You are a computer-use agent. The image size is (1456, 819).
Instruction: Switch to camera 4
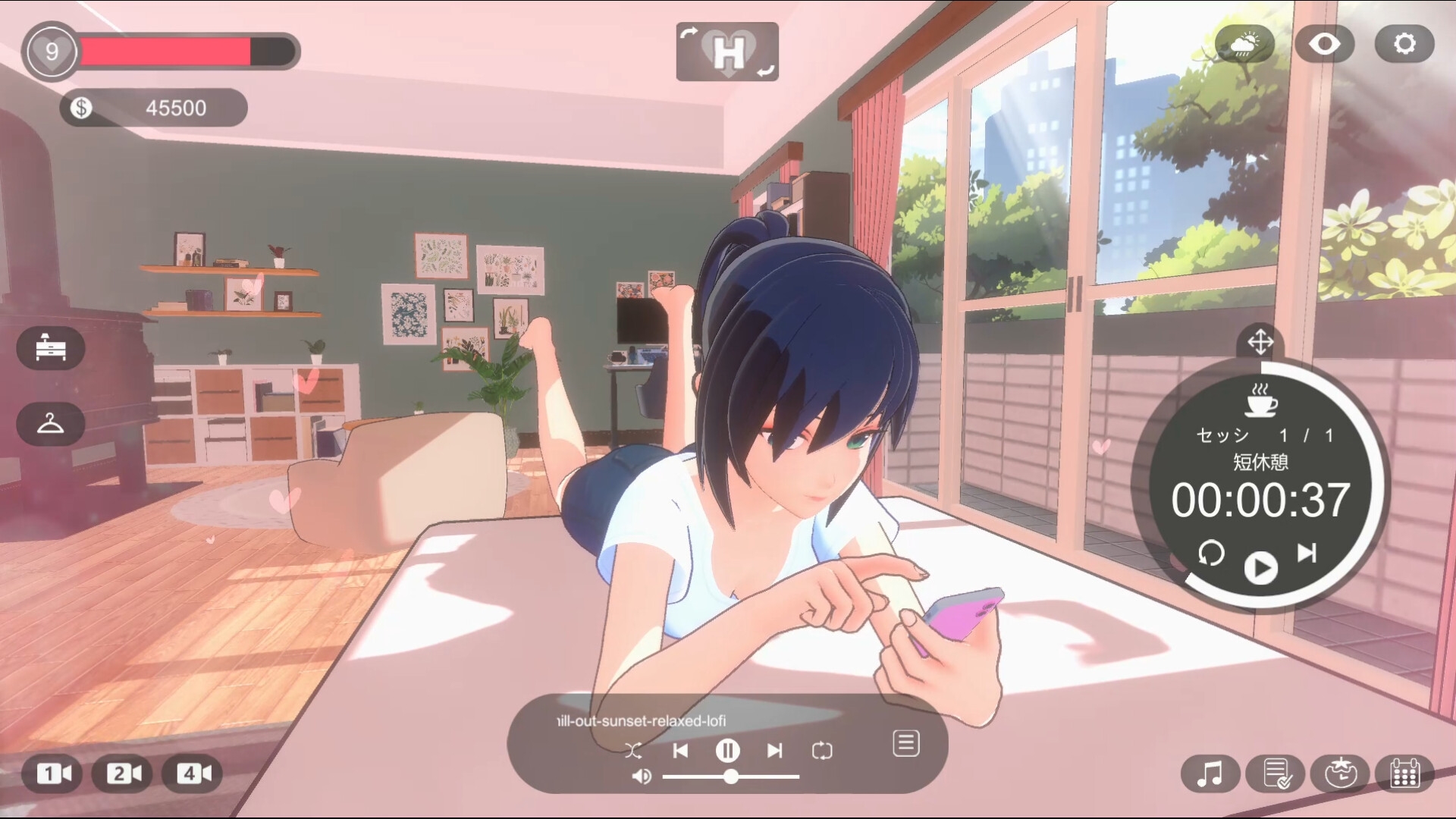pos(193,773)
